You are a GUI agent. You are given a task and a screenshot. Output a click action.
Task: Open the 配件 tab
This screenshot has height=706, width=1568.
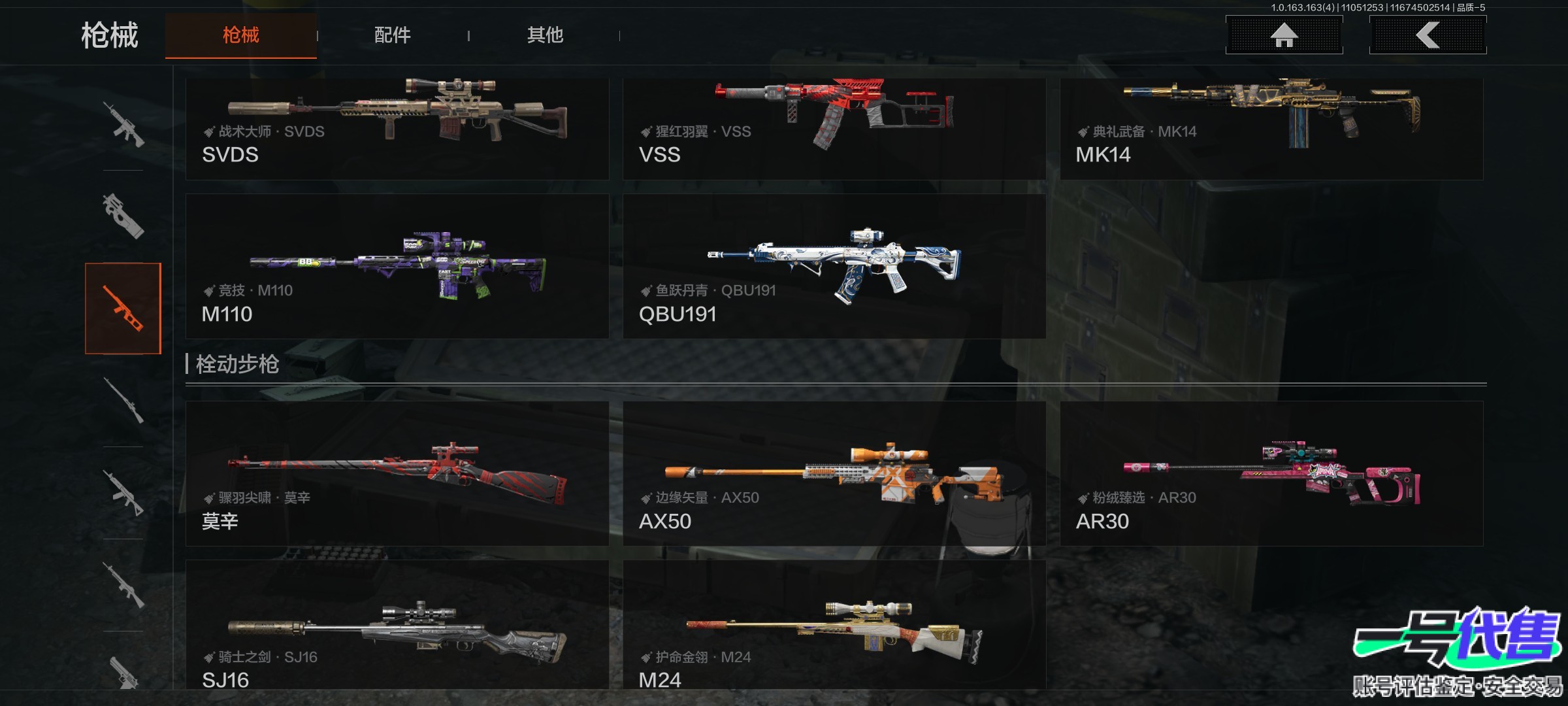click(392, 35)
